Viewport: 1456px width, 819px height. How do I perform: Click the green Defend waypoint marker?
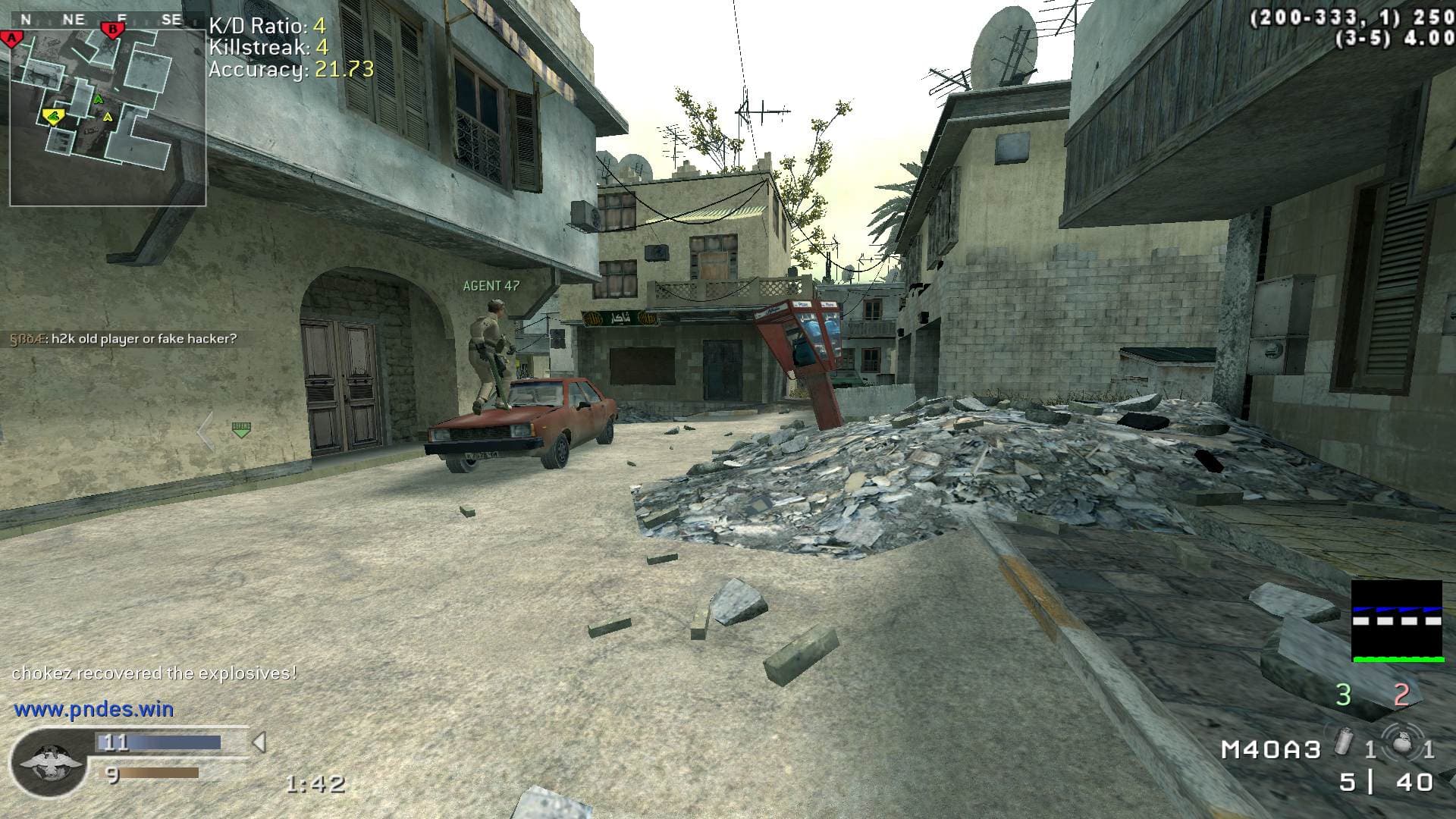[241, 430]
